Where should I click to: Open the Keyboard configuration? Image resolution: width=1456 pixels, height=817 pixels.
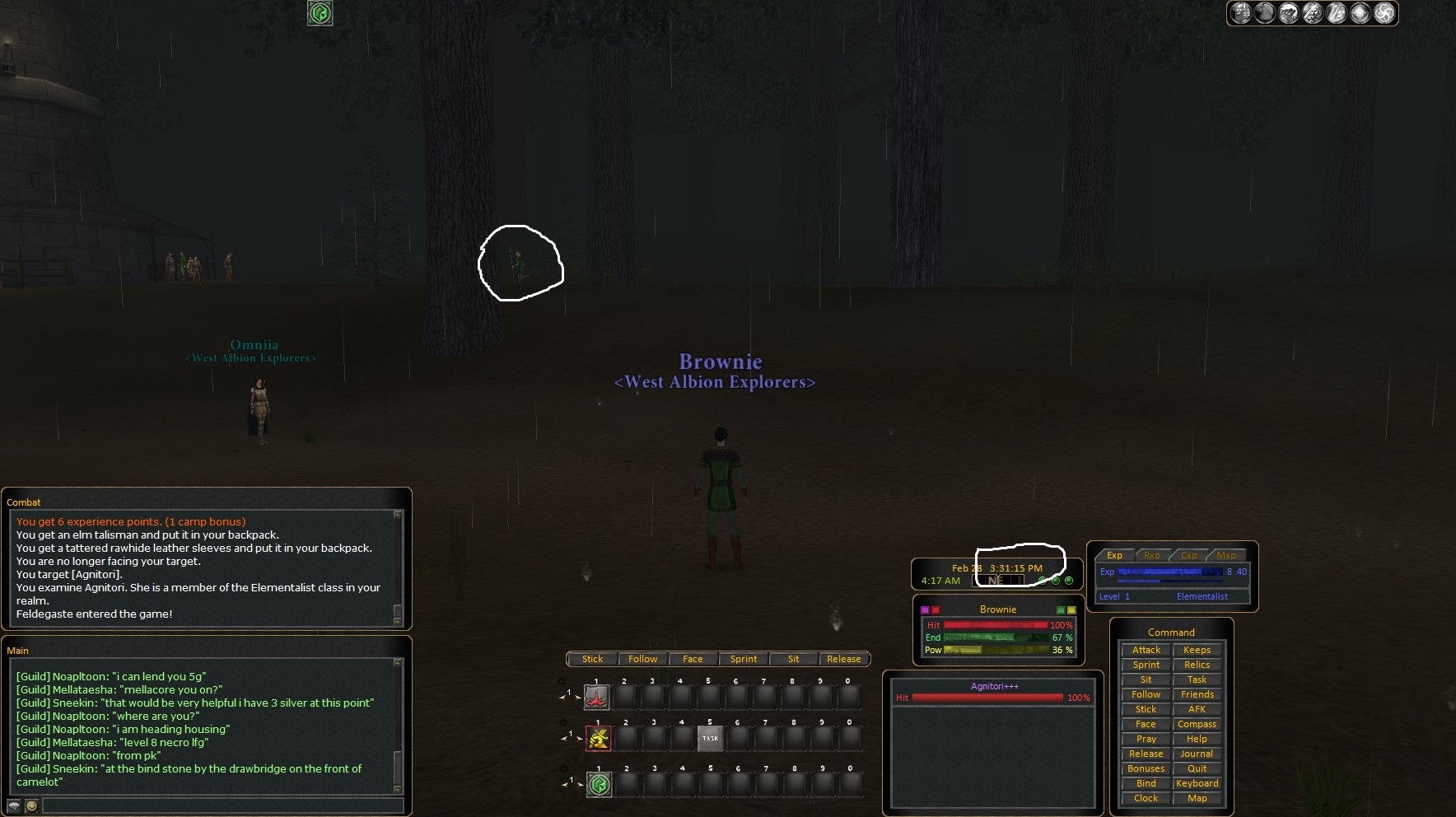[x=1197, y=783]
